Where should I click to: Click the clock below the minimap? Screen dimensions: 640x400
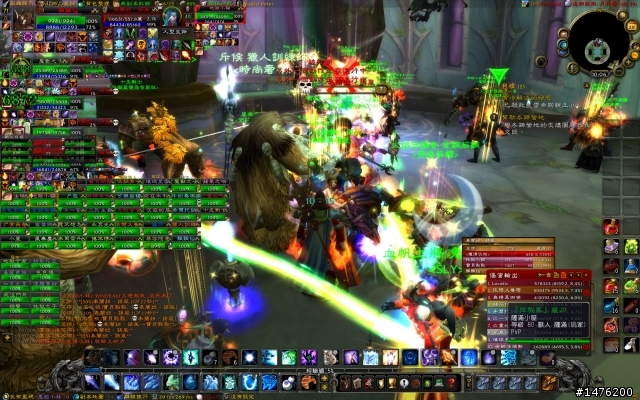point(598,74)
